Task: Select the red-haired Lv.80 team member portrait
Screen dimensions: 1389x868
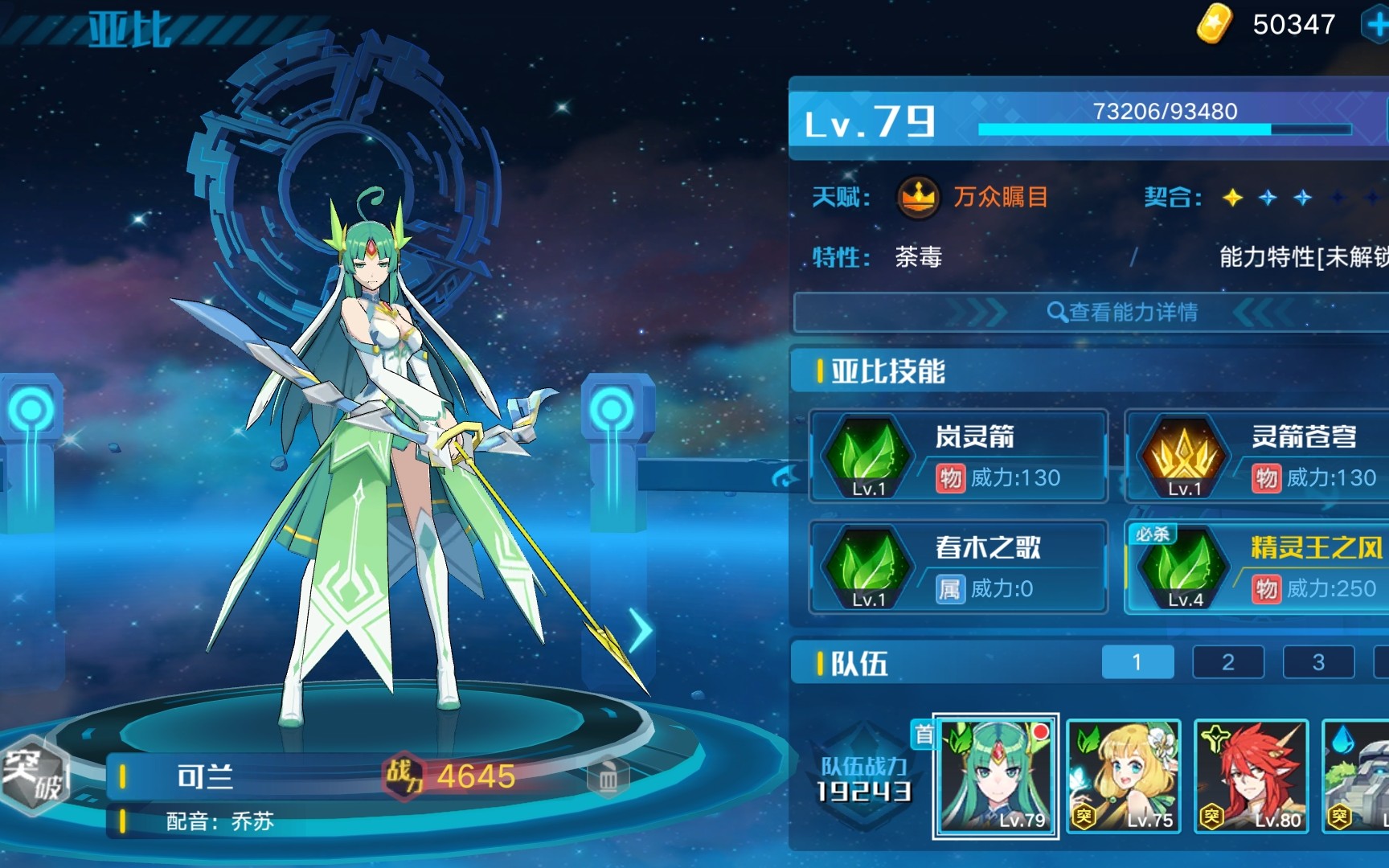Action: click(1251, 776)
